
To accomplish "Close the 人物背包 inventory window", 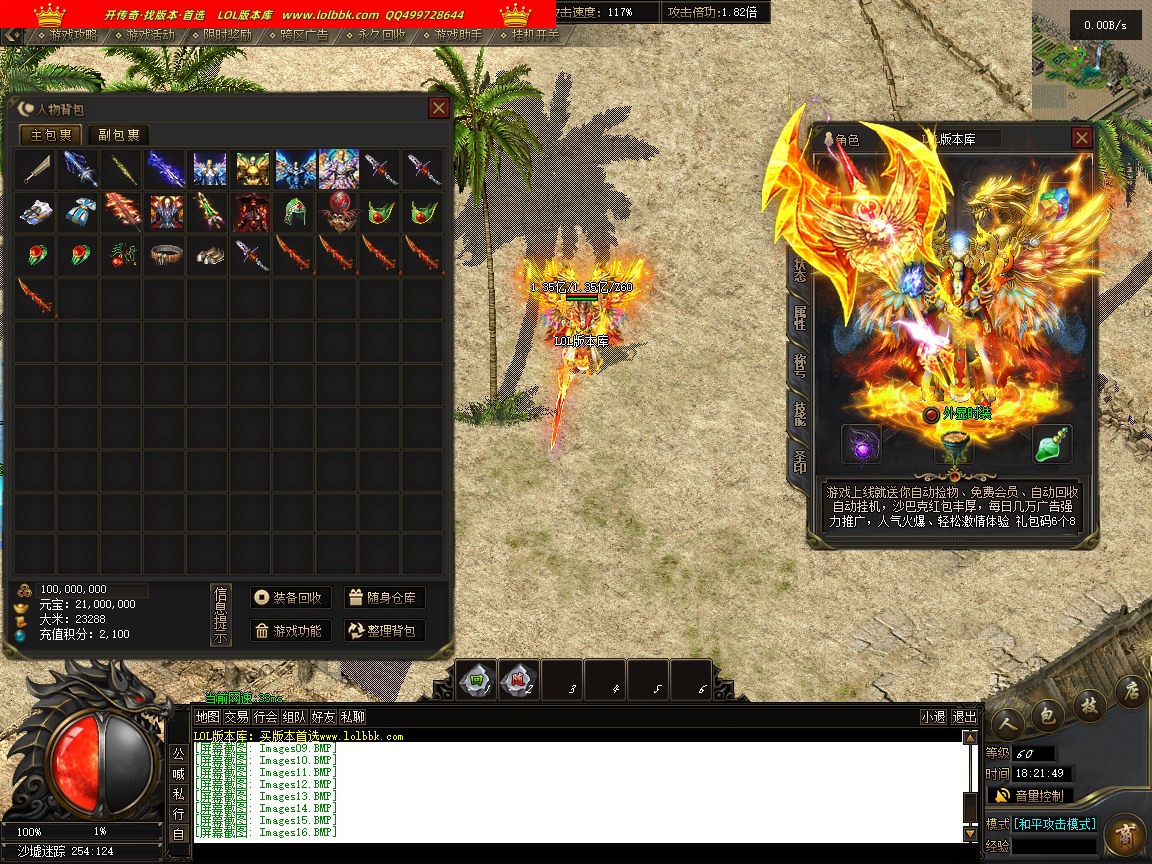I will [x=438, y=108].
